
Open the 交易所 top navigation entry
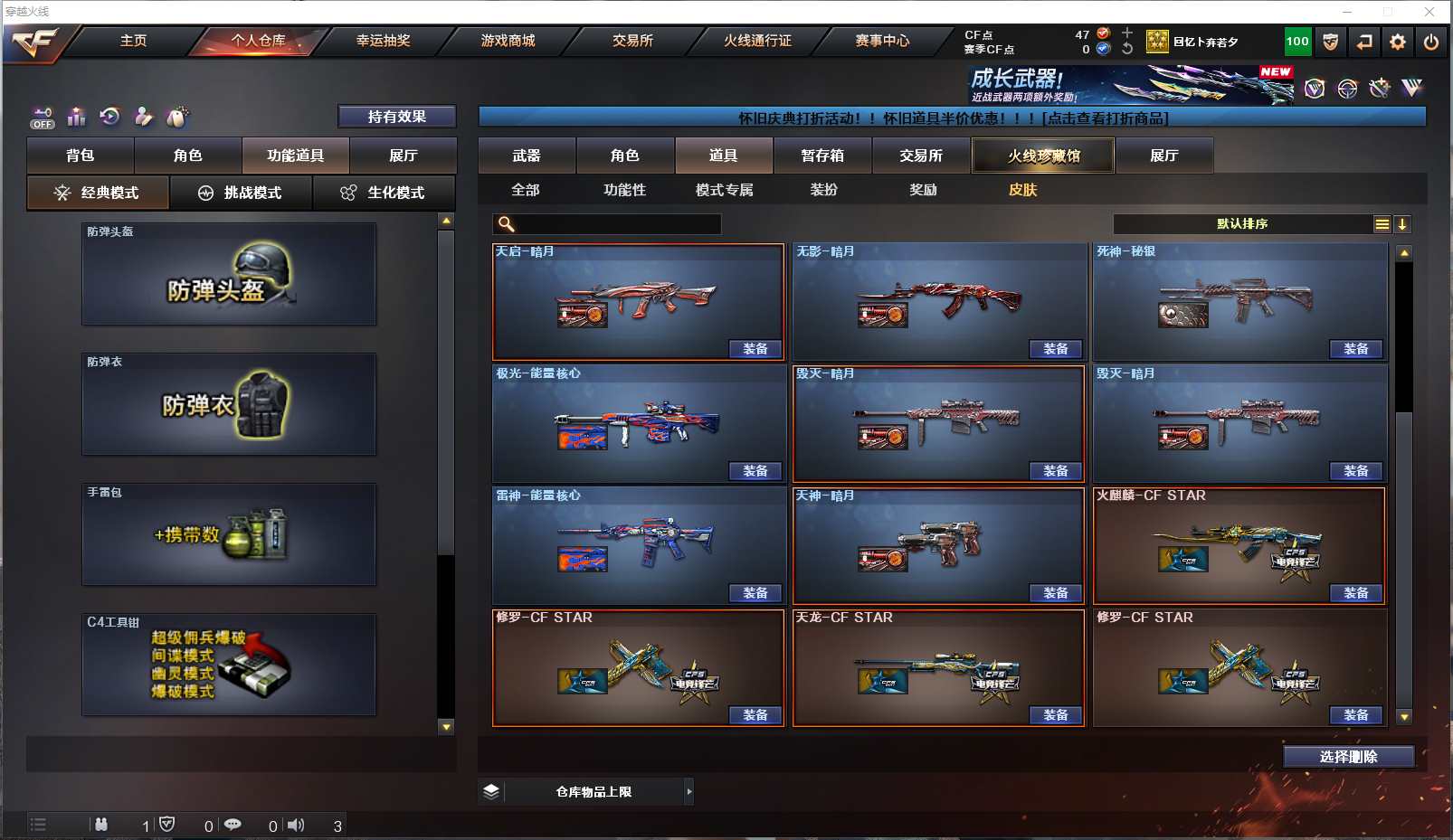point(632,41)
